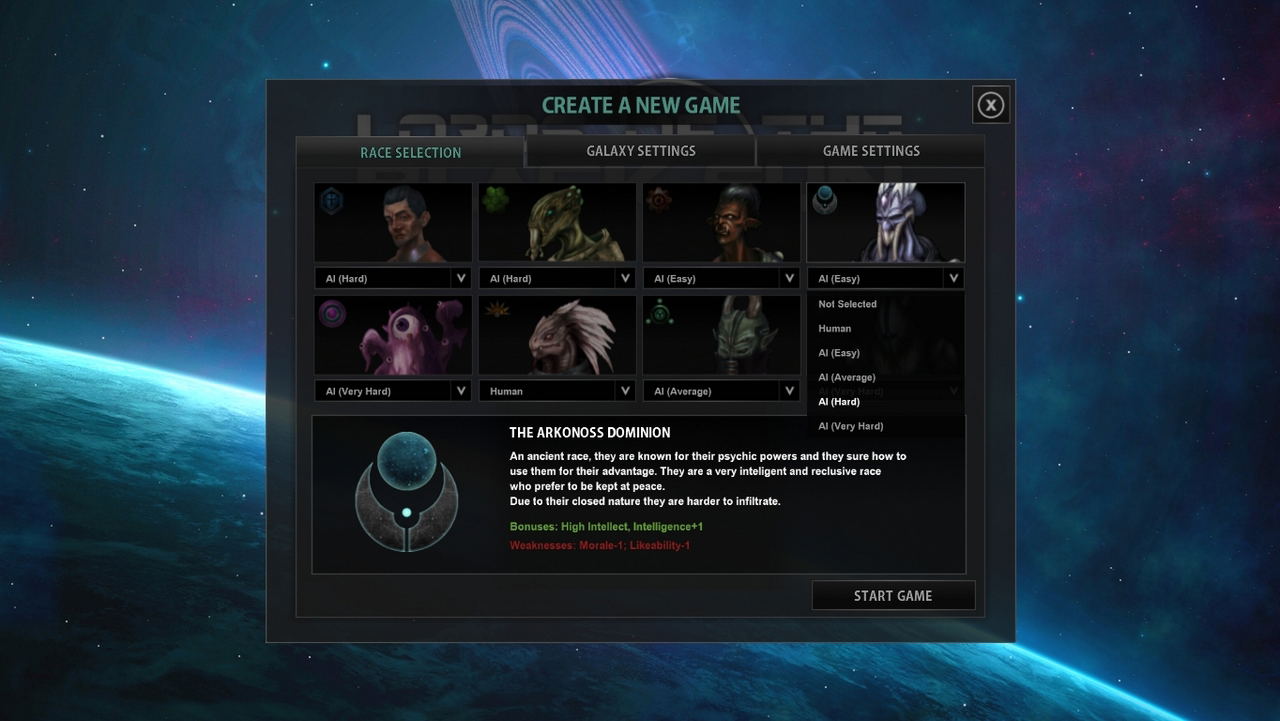Image resolution: width=1280 pixels, height=721 pixels.
Task: Open the orc-like race's AI (Easy) dropdown
Action: (x=721, y=278)
